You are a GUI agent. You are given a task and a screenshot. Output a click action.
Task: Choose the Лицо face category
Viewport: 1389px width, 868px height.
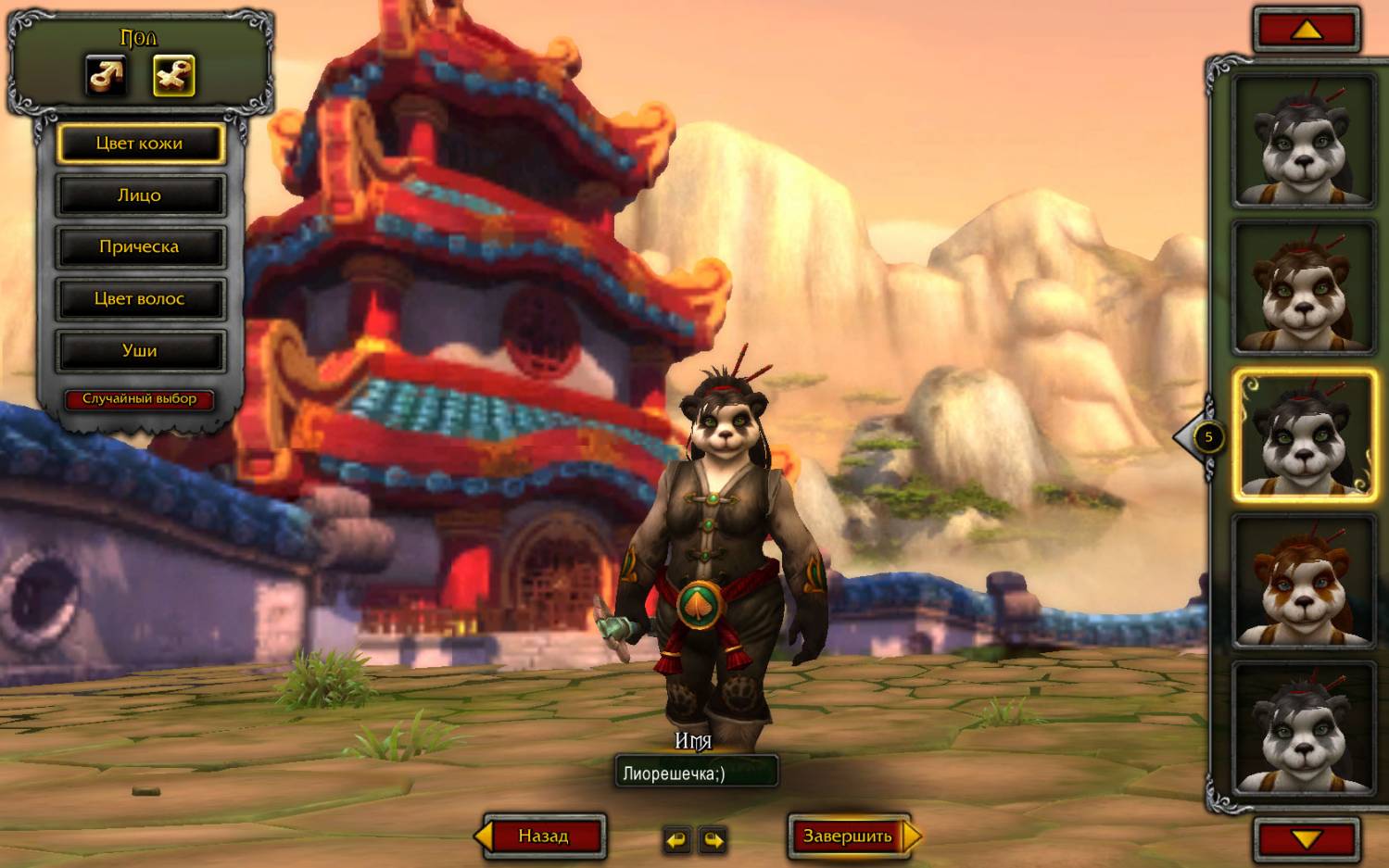click(x=140, y=195)
